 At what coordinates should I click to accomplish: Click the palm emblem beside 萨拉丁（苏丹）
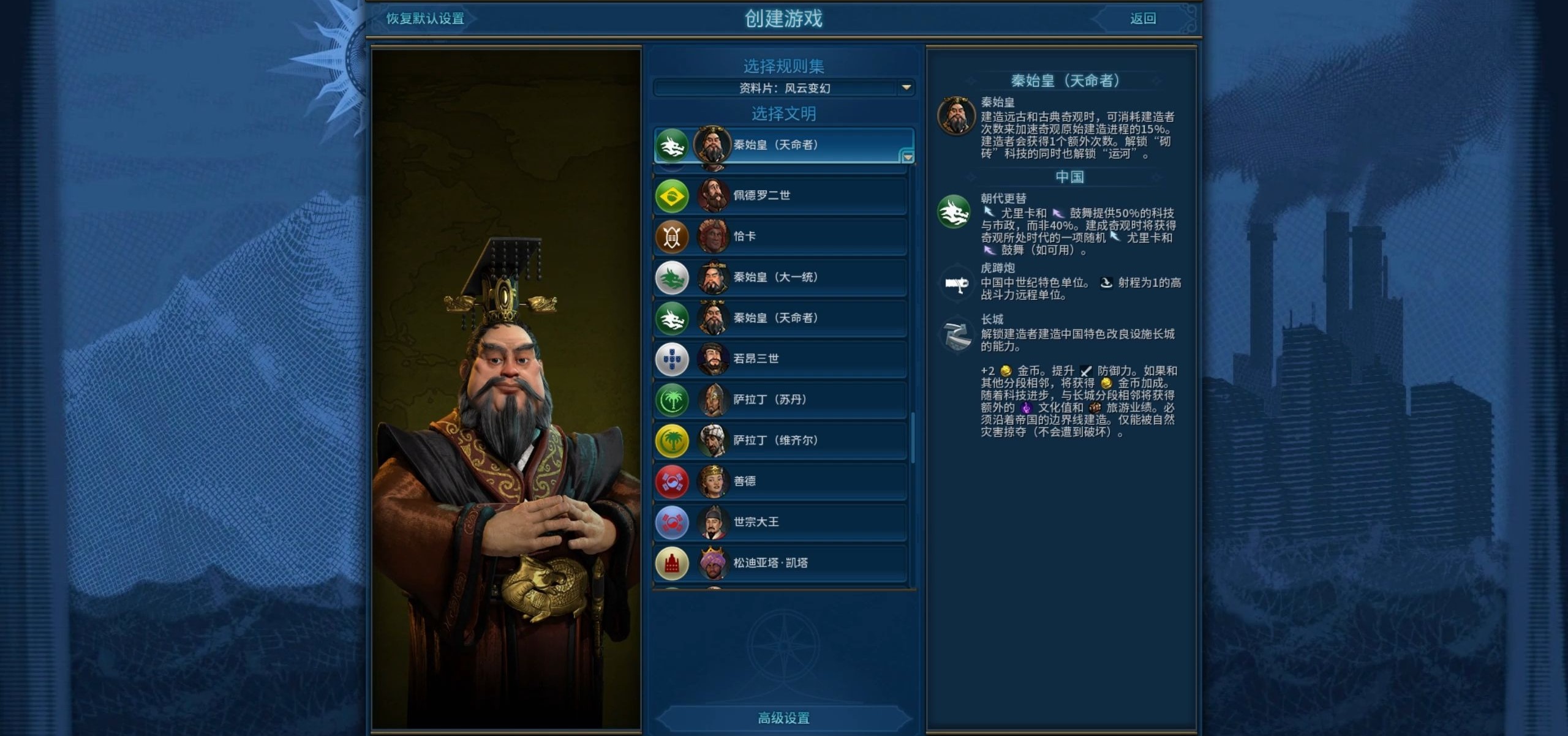click(x=672, y=399)
